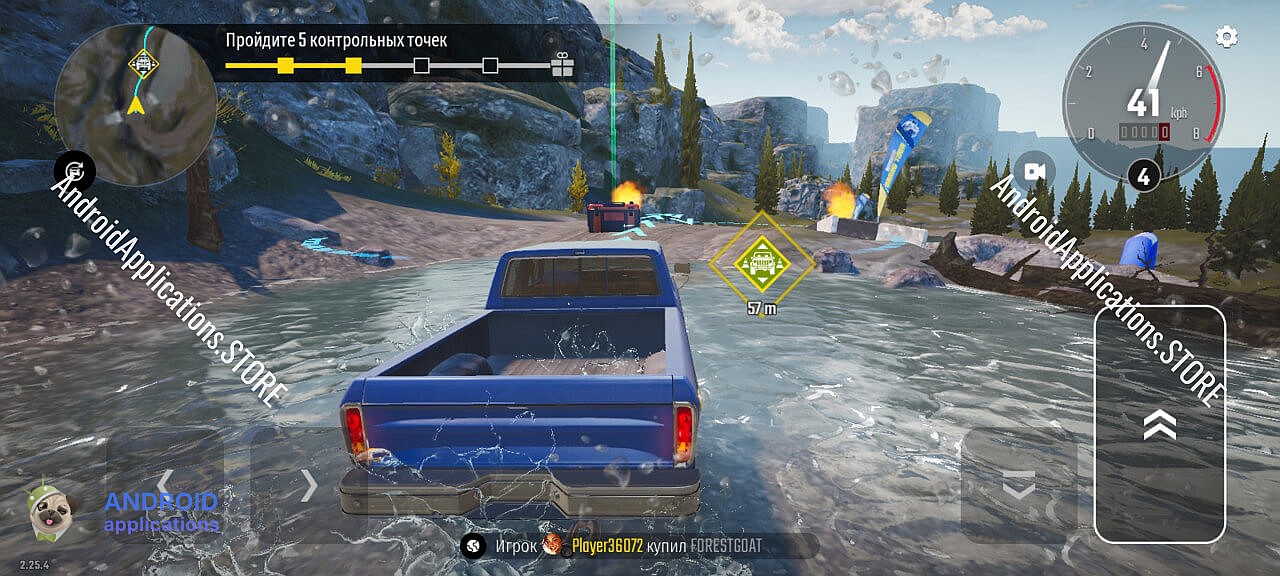Tap the brake down-arrow pedal
Screen dimensions: 1280x576
pyautogui.click(x=1018, y=486)
